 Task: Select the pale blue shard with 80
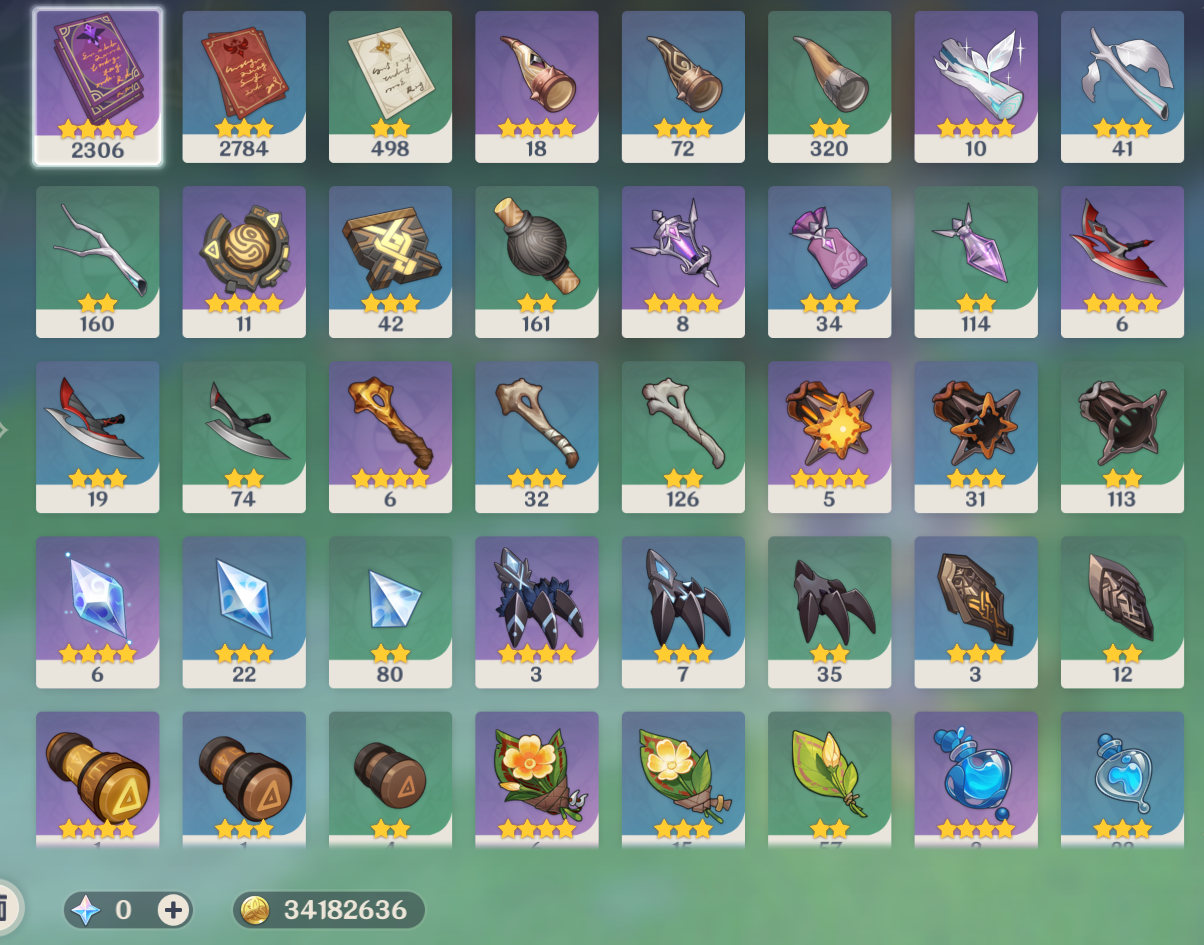[390, 611]
